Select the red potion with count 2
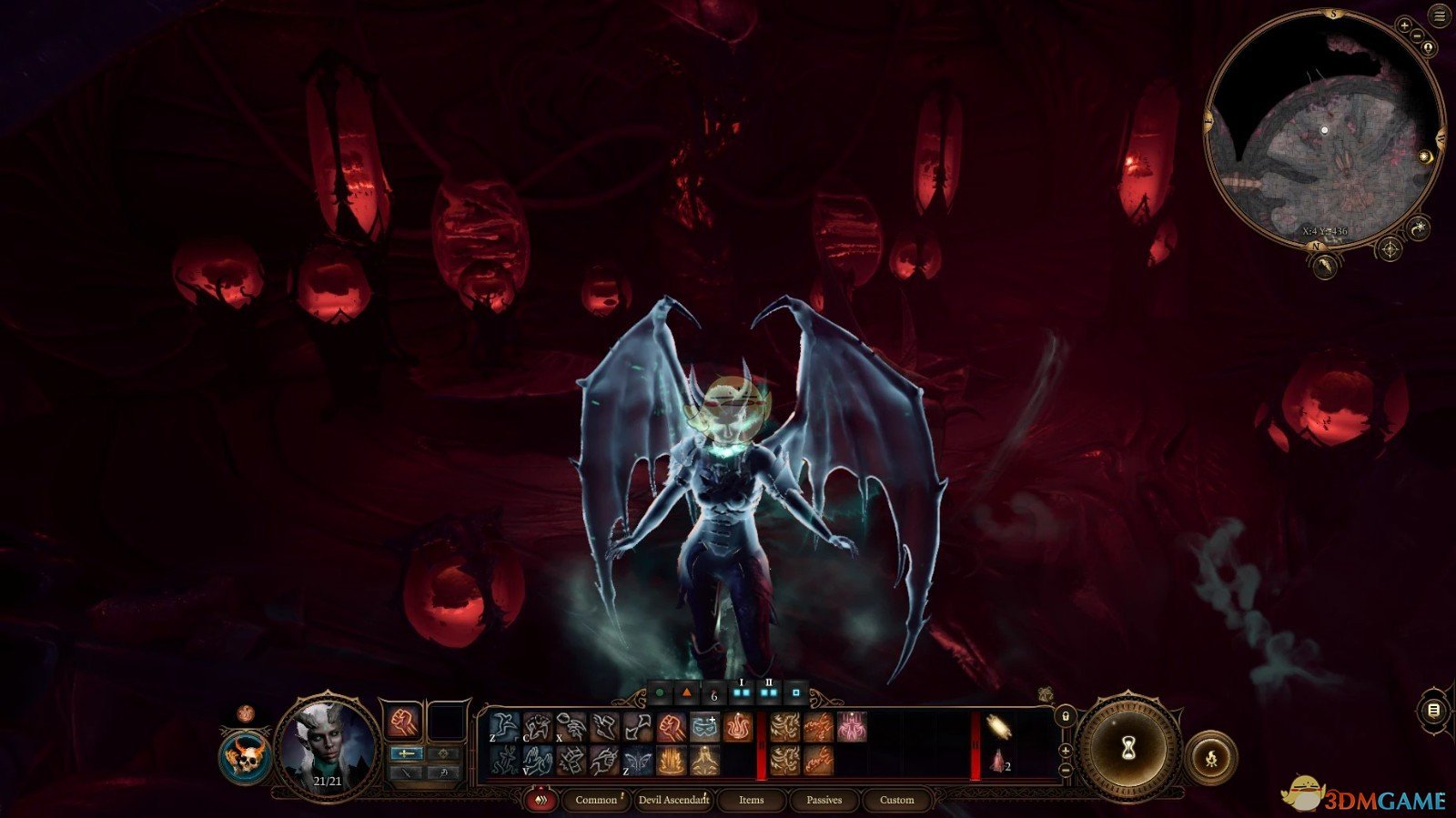 999,761
